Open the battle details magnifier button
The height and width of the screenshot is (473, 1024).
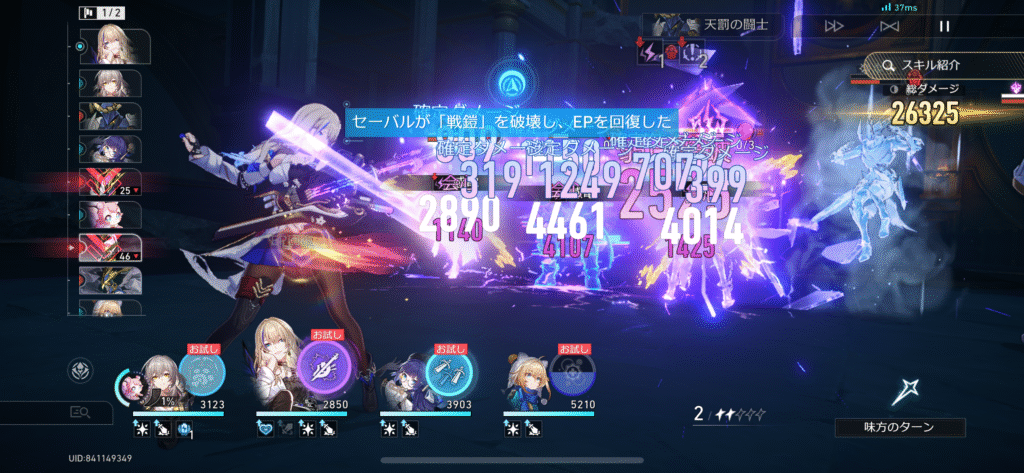coord(80,412)
